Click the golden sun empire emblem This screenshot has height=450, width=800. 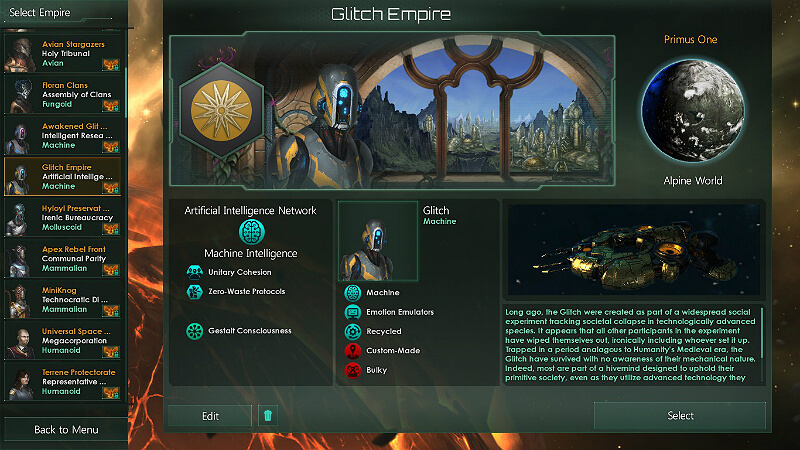(221, 105)
